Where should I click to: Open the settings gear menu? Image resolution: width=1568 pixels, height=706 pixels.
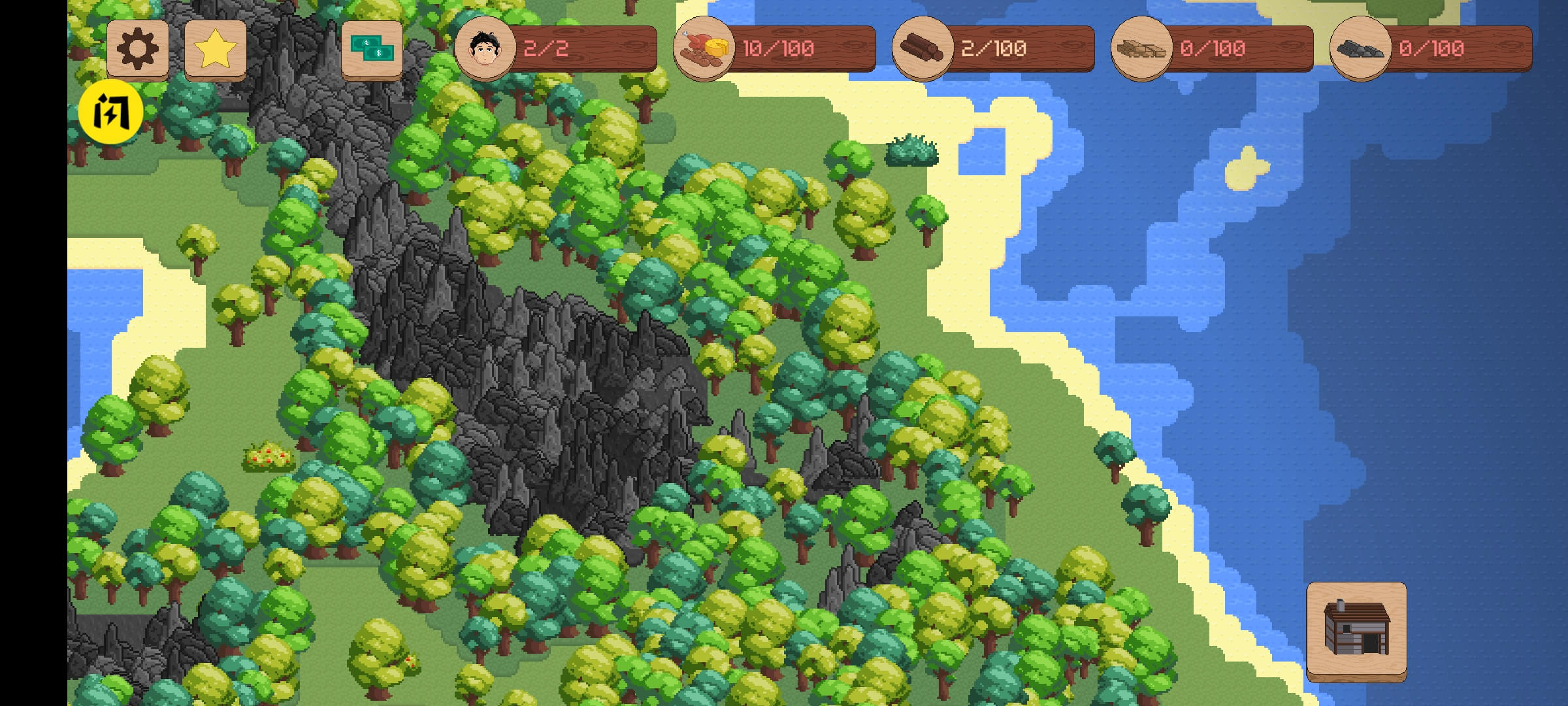[137, 49]
